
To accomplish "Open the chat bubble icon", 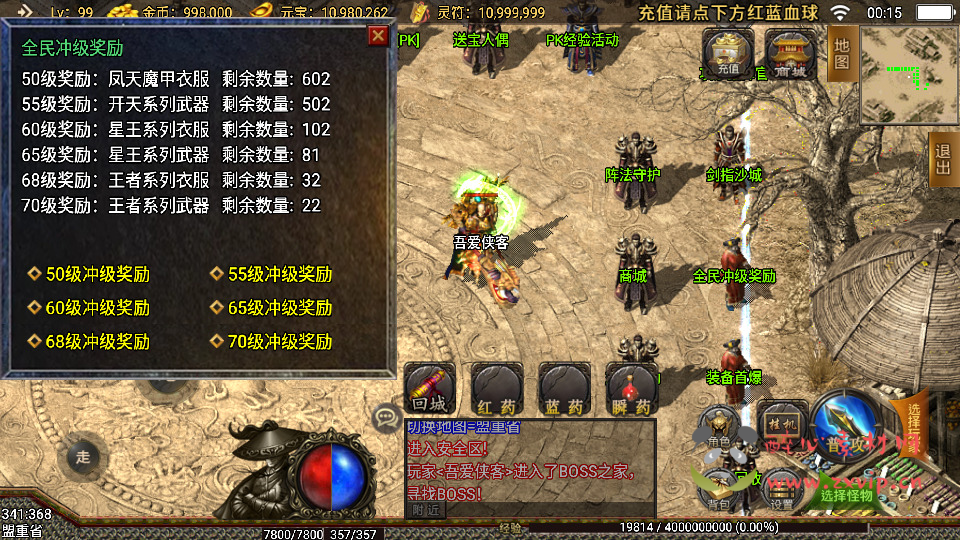I will 386,416.
